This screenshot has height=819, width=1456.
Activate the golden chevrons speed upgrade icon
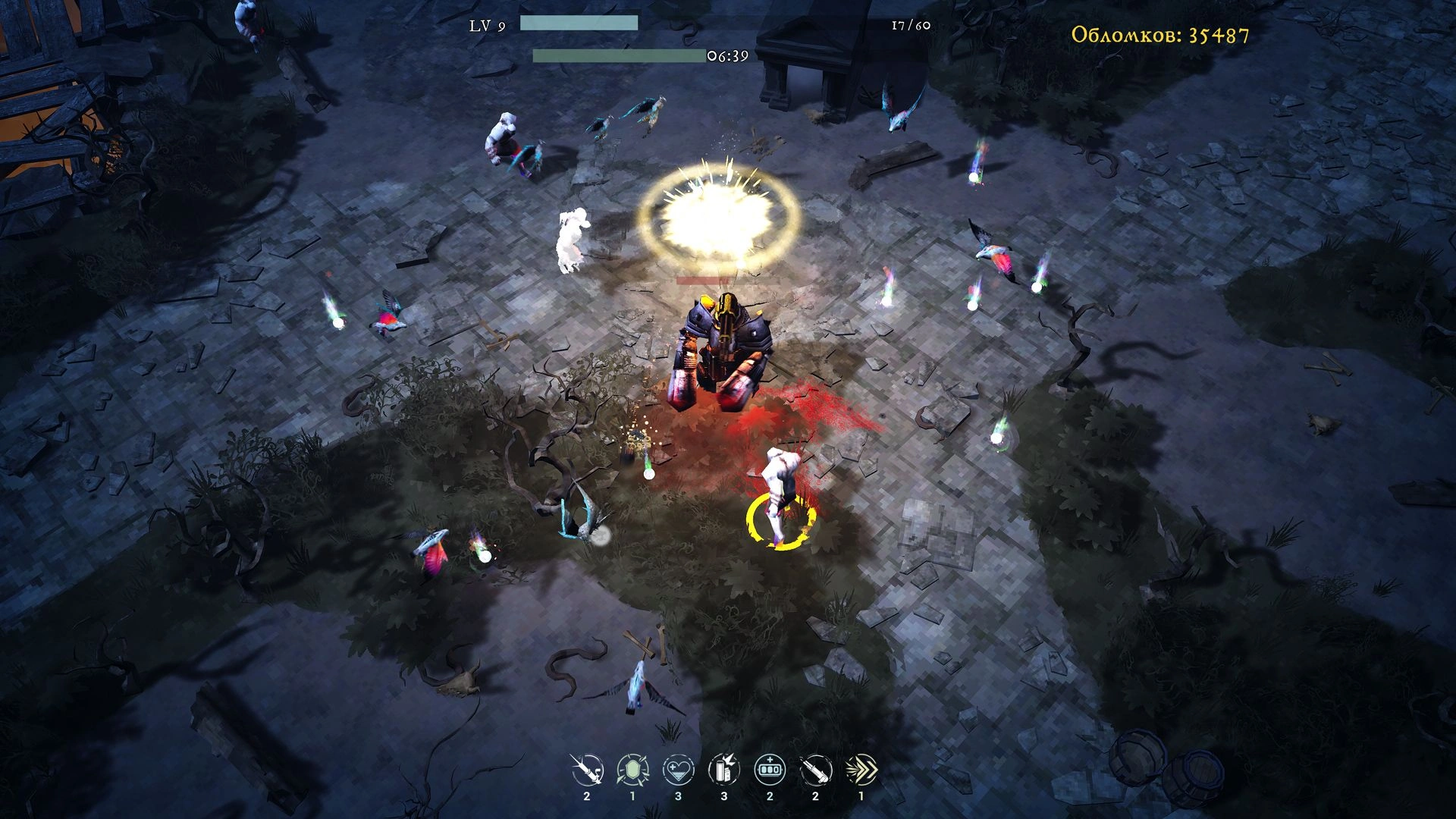[861, 770]
